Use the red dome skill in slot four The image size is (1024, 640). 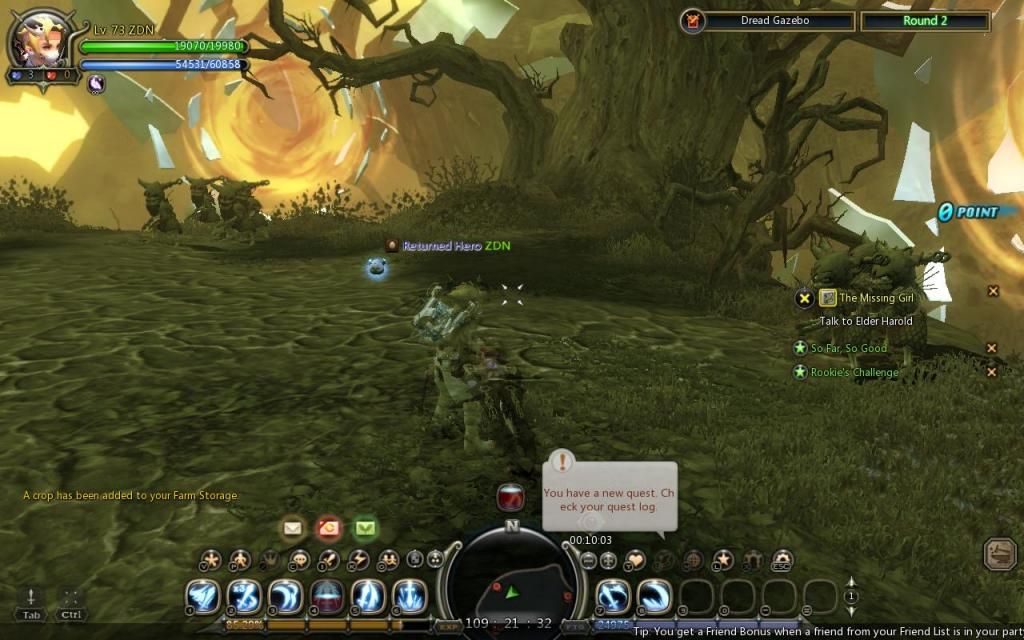coord(327,597)
